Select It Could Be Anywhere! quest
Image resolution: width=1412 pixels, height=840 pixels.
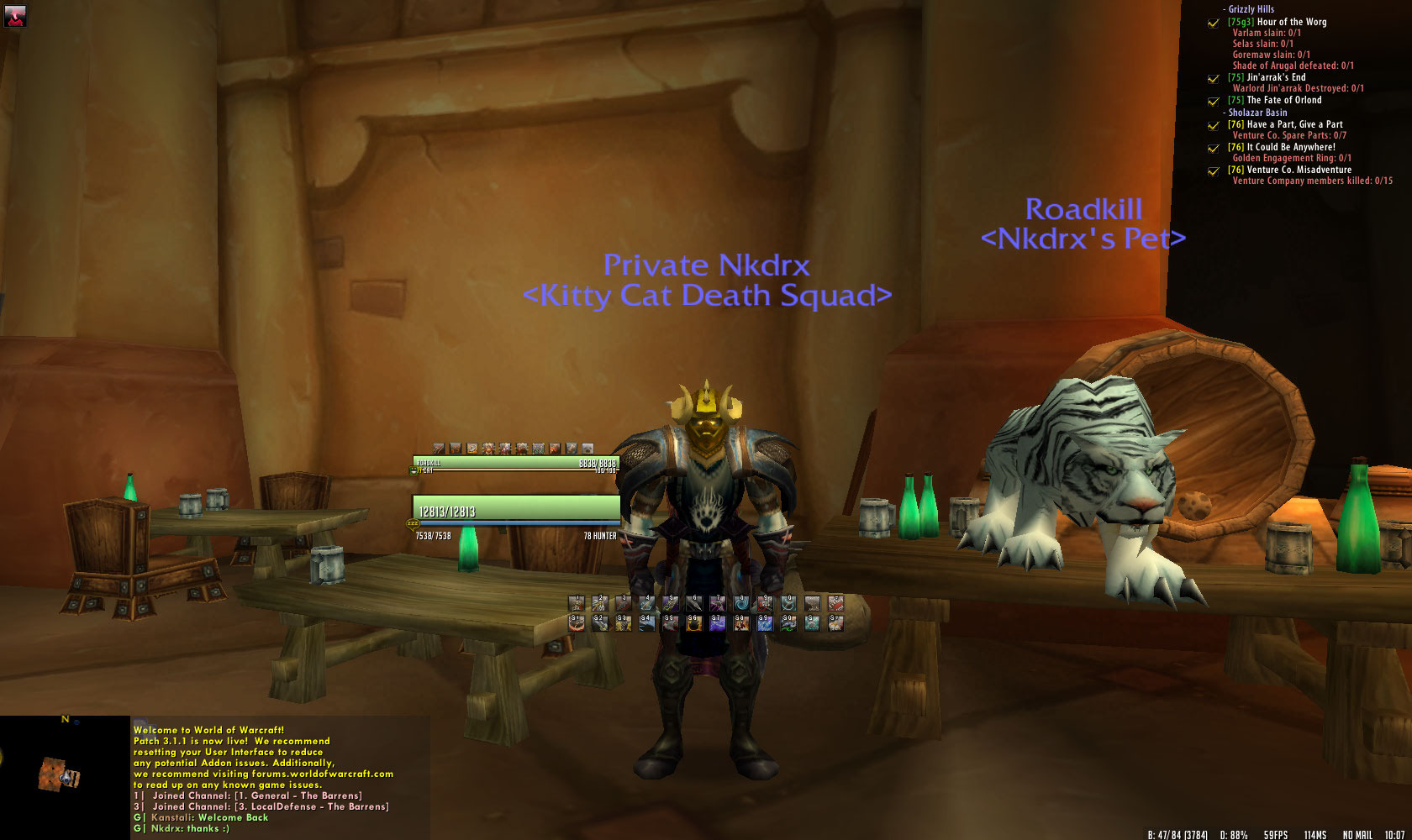1290,147
